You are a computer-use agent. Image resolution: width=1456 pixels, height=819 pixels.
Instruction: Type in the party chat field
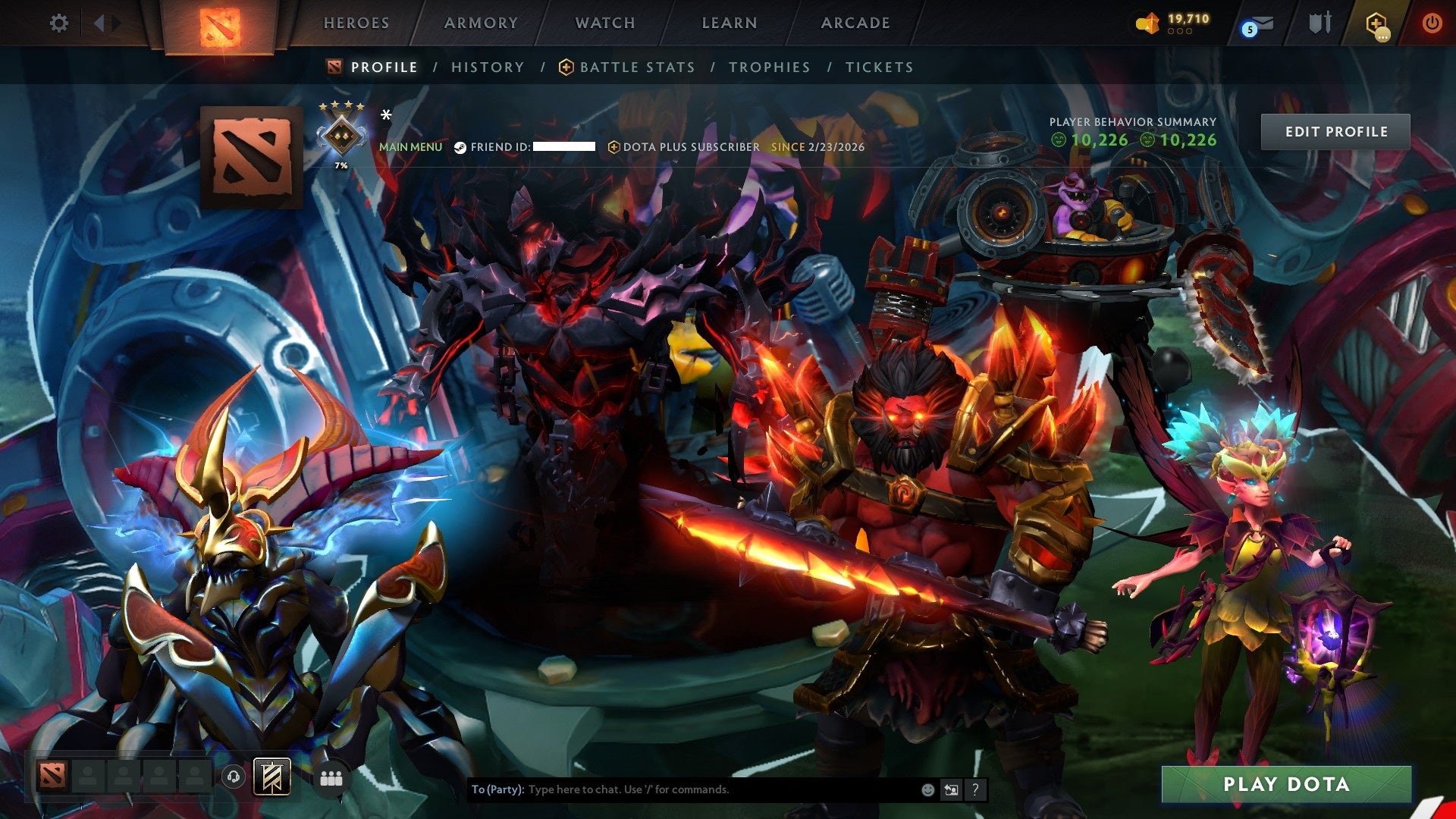pos(682,789)
